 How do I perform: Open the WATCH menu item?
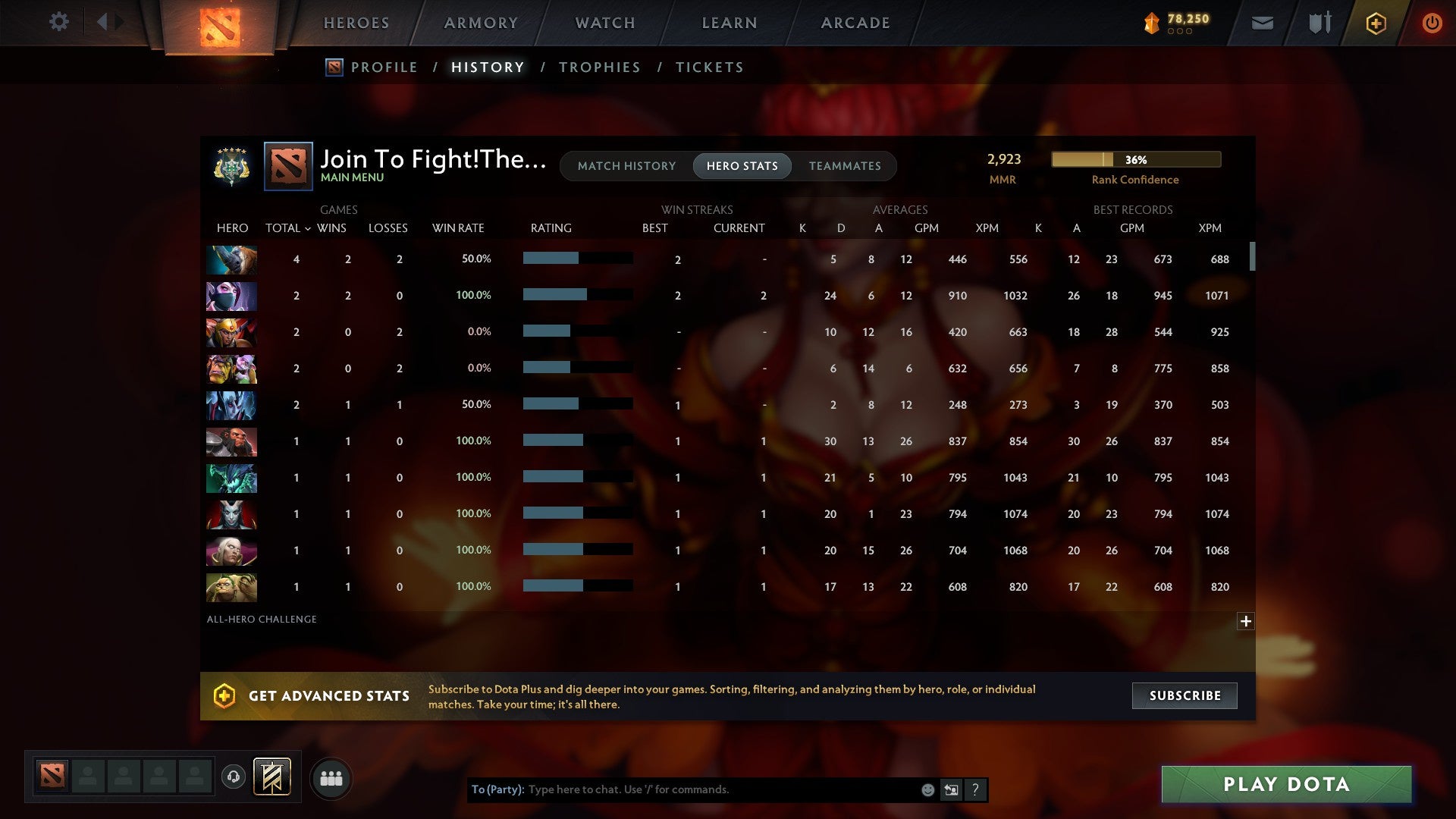click(604, 23)
